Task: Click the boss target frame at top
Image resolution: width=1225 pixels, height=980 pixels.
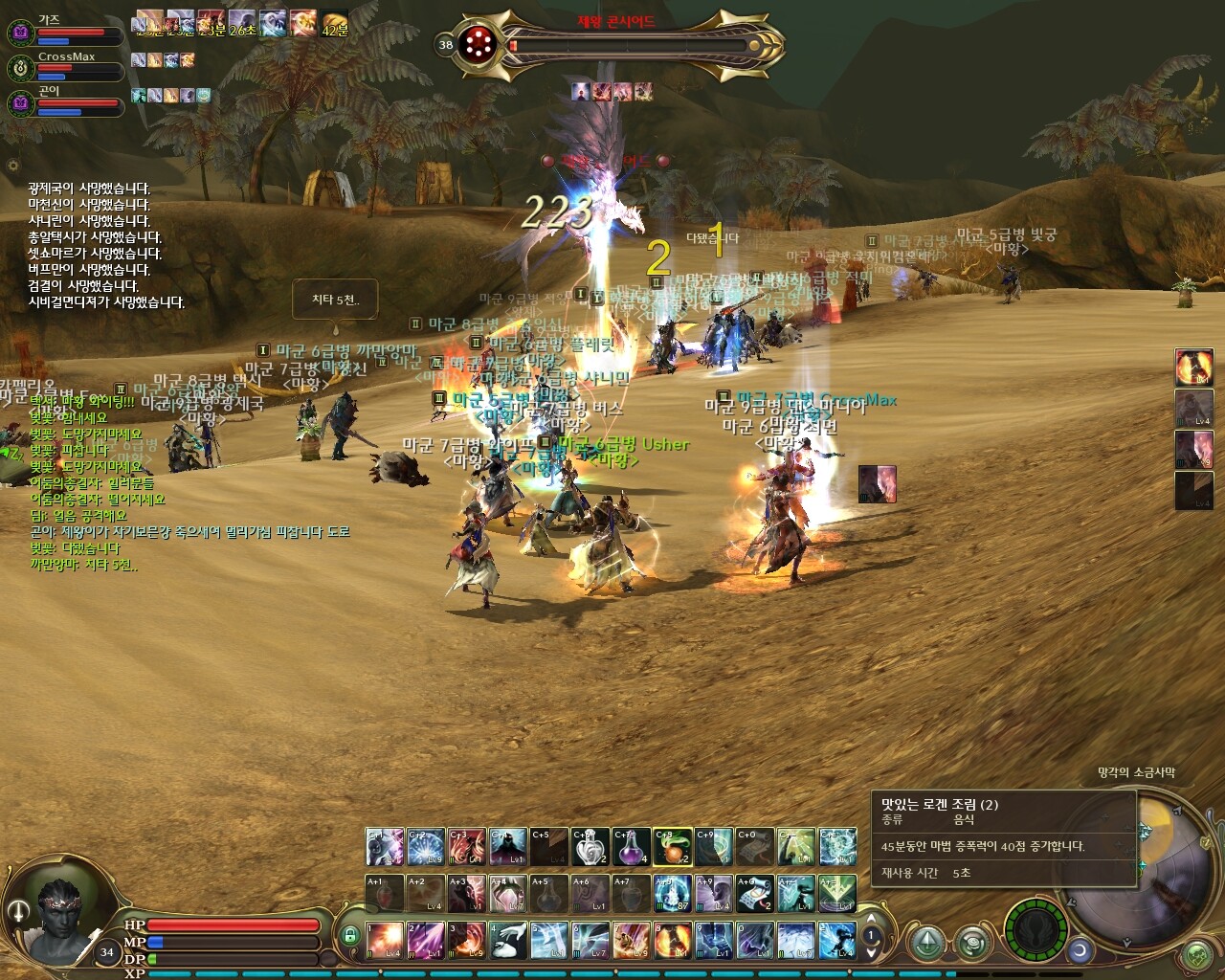Action: [x=622, y=44]
